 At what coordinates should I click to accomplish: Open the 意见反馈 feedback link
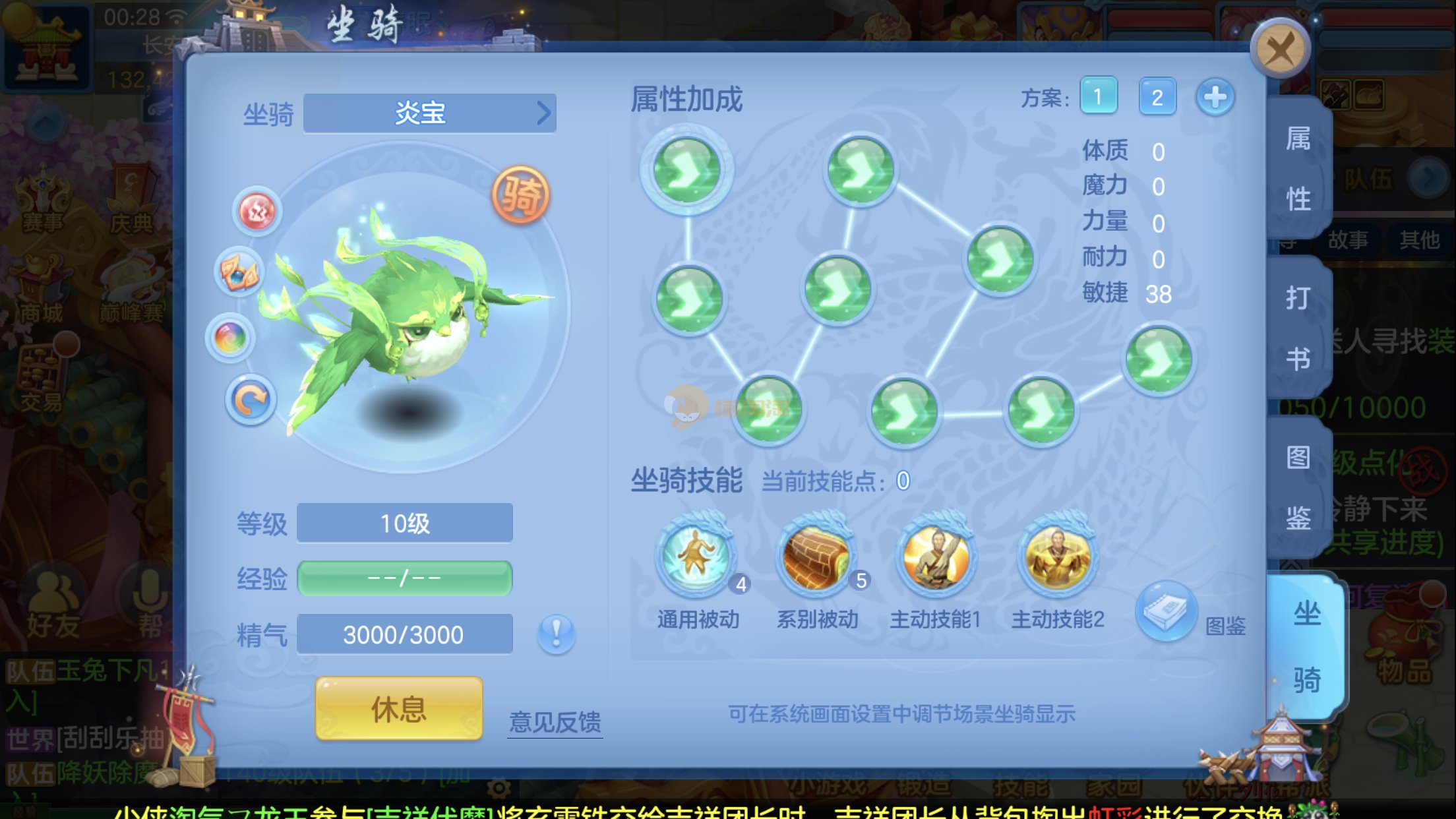[555, 722]
